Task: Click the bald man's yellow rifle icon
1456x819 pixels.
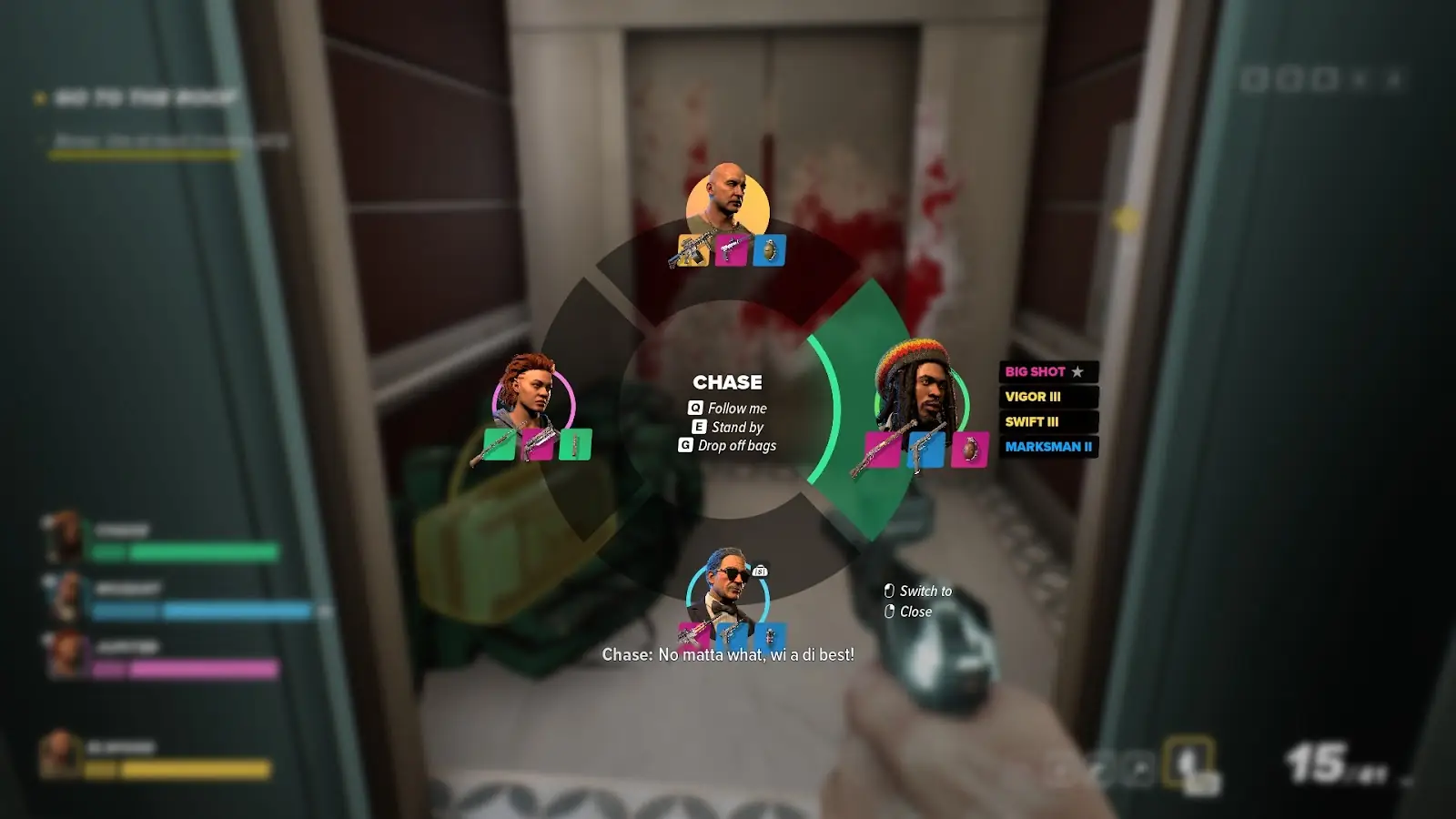Action: [x=693, y=250]
